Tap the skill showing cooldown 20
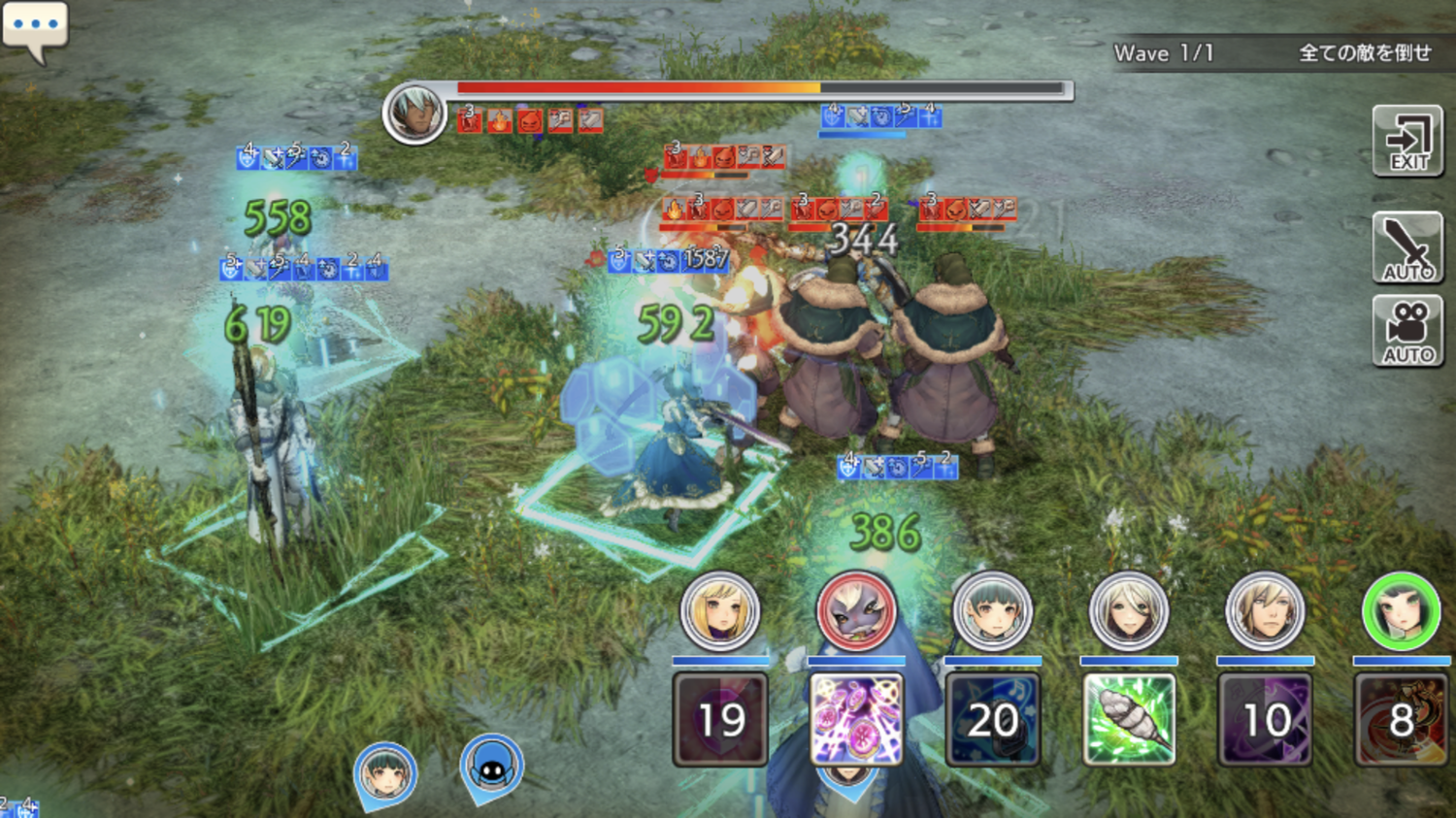1456x818 pixels. coord(992,719)
